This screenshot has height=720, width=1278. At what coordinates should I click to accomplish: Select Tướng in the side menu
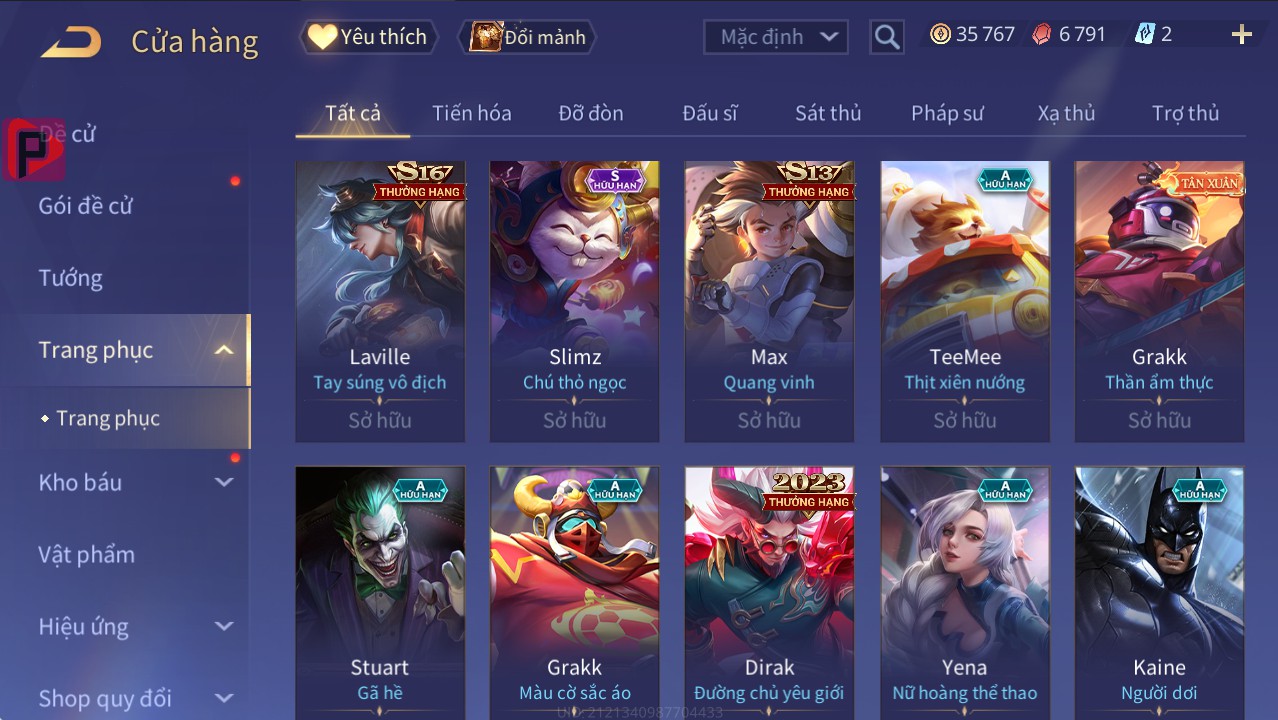pos(71,278)
